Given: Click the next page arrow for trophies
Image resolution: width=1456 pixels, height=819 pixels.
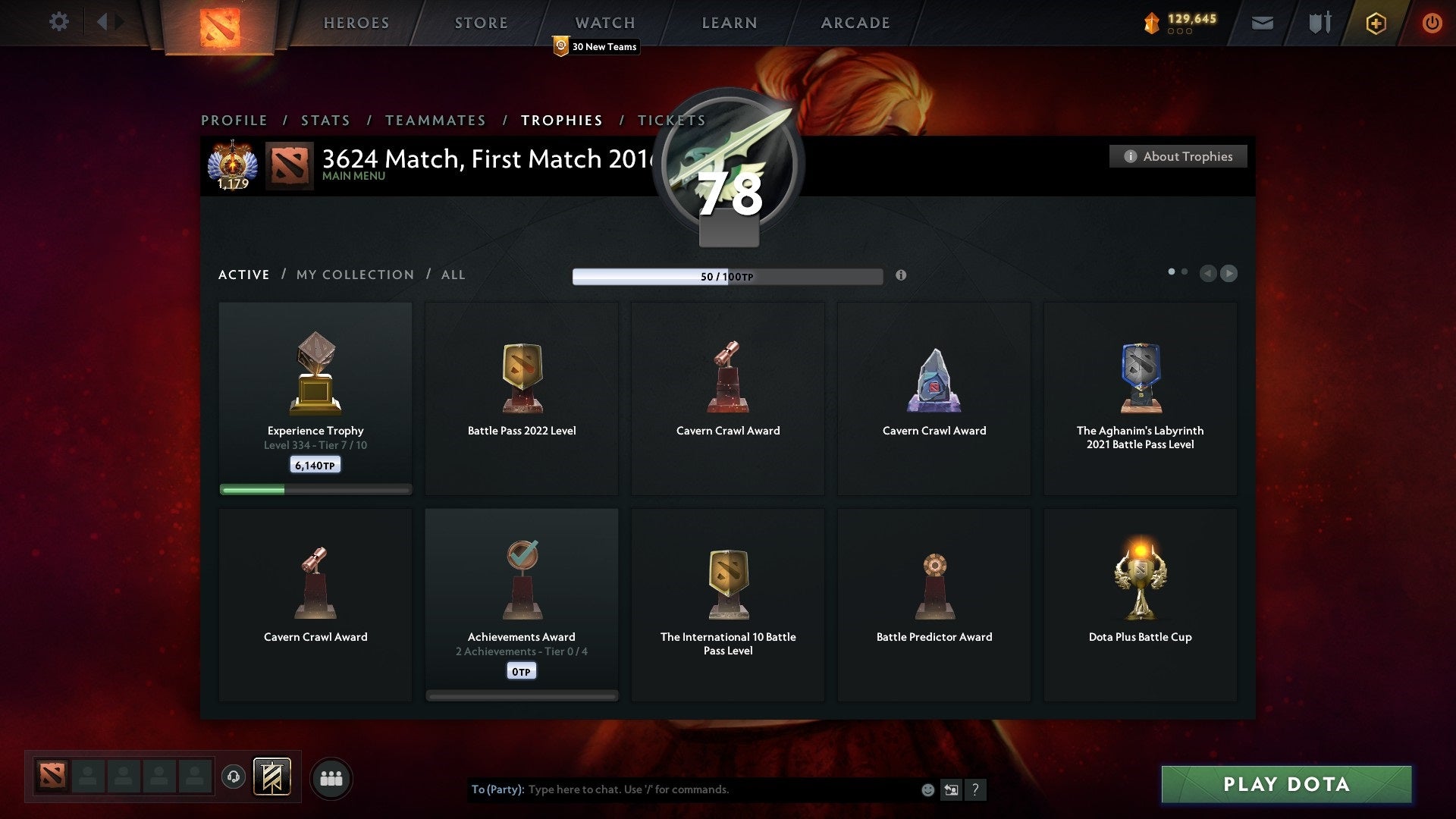Looking at the screenshot, I should click(1229, 274).
